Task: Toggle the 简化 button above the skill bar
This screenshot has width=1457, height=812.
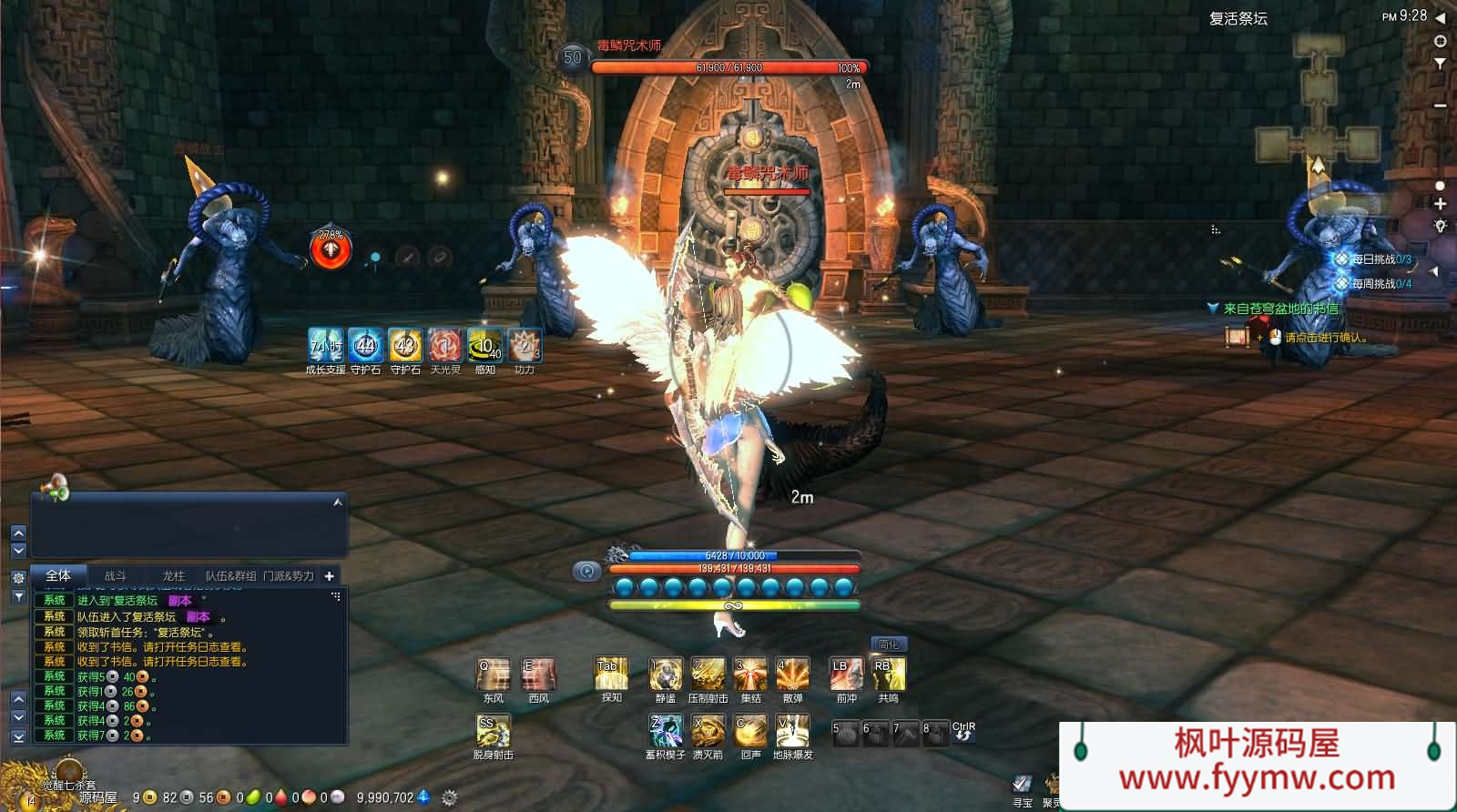Action: click(x=888, y=645)
